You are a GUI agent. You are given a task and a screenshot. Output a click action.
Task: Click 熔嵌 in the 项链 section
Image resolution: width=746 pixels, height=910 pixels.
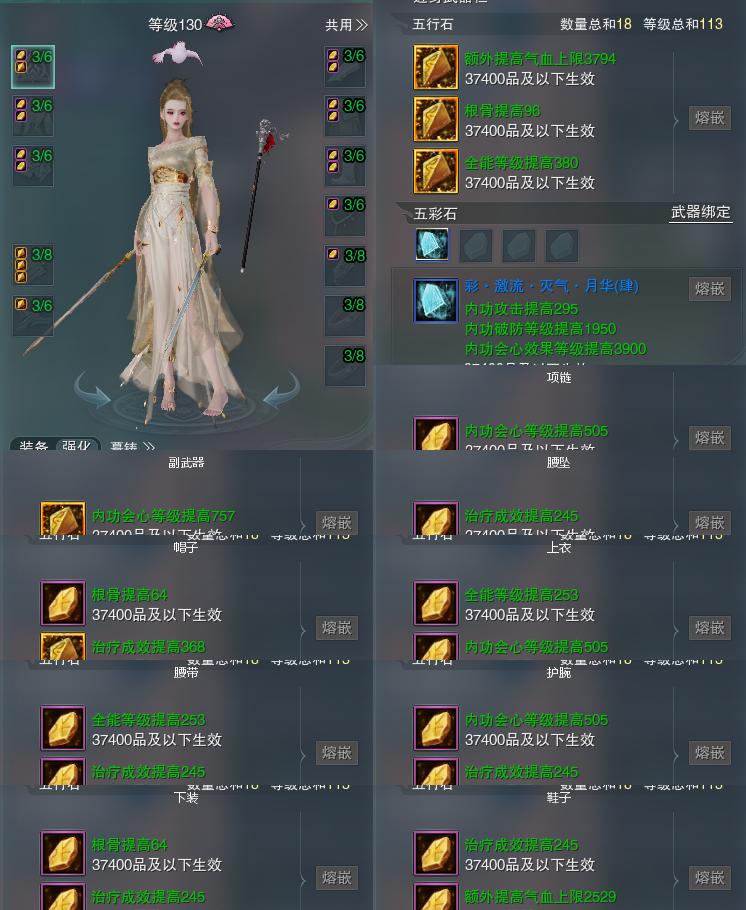pos(709,438)
